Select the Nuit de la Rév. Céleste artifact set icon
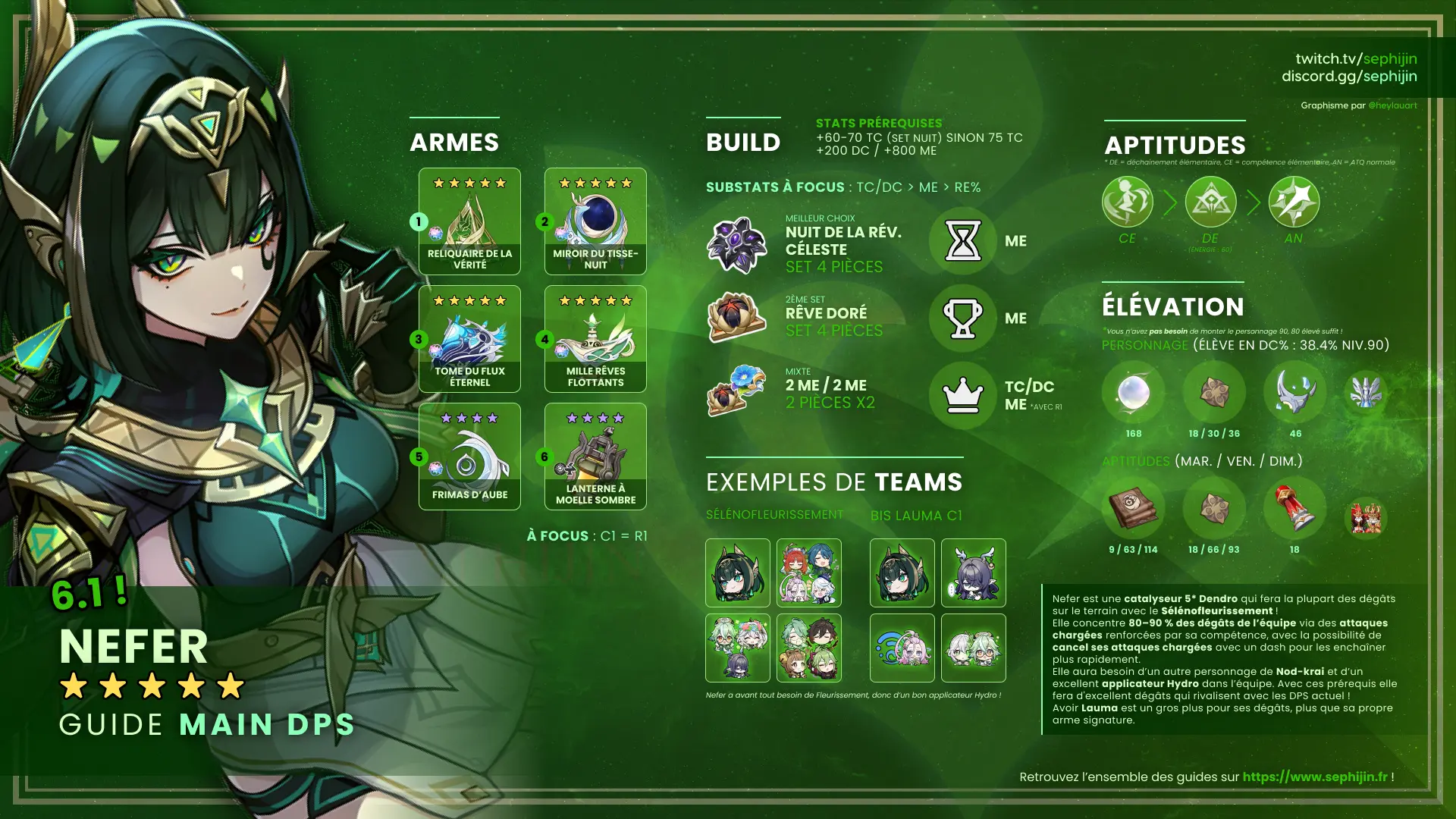The width and height of the screenshot is (1456, 819). click(x=736, y=244)
